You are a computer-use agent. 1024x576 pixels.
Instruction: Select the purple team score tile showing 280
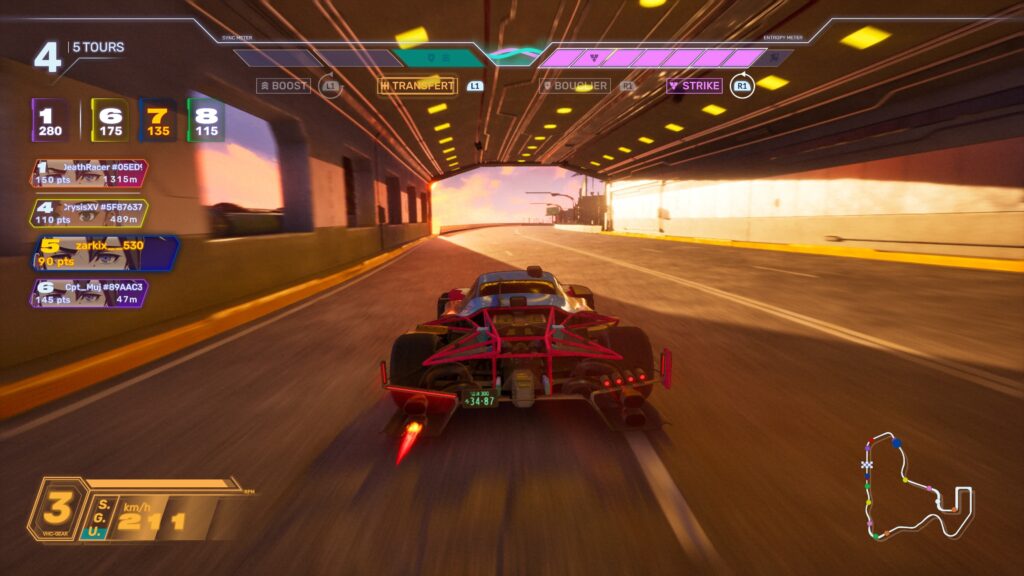[x=50, y=120]
